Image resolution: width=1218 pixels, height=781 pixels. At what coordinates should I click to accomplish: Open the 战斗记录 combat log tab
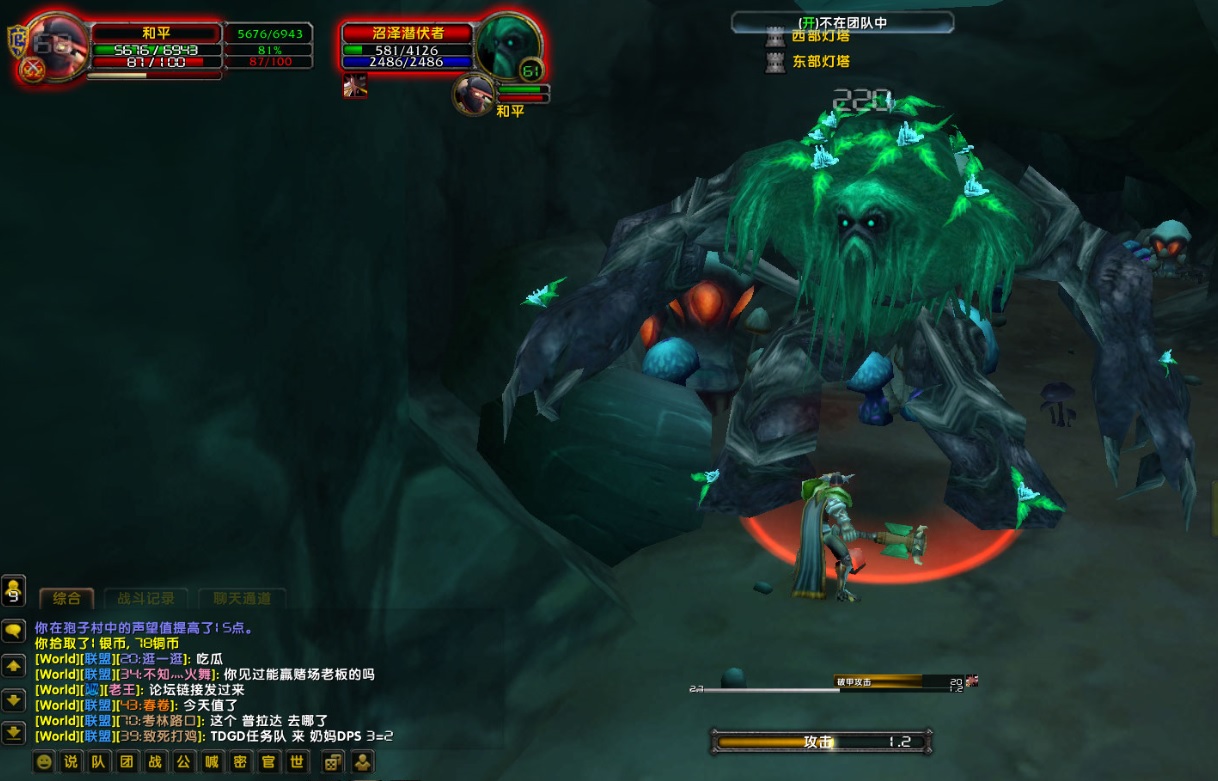tap(146, 599)
